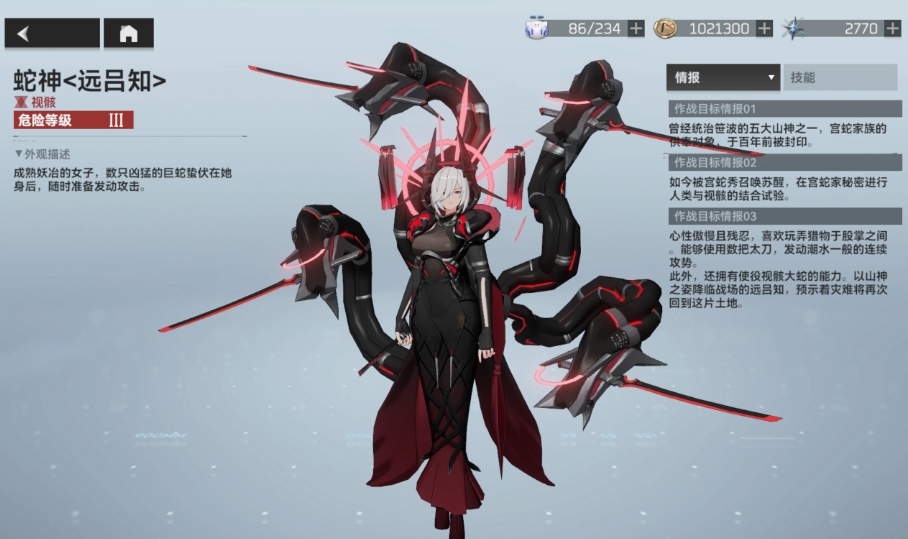Add more stamina with the plus button
Image resolution: width=908 pixels, height=539 pixels.
(636, 29)
